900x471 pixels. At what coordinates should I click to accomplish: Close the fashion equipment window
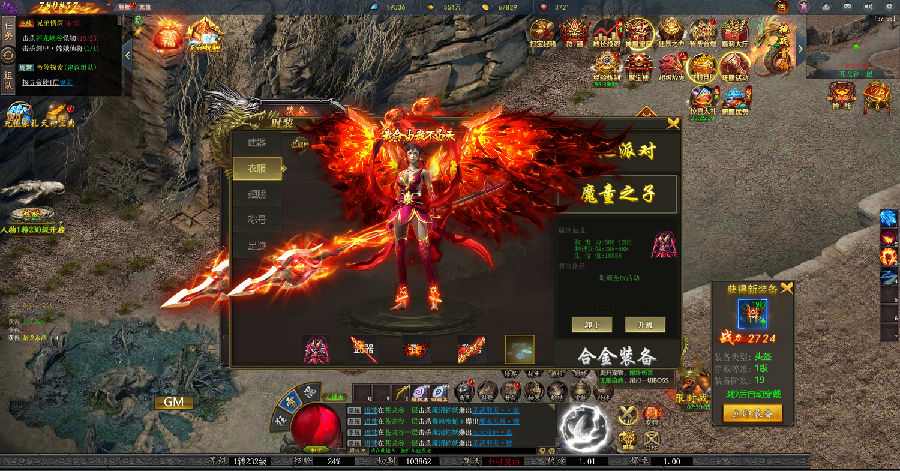673,123
